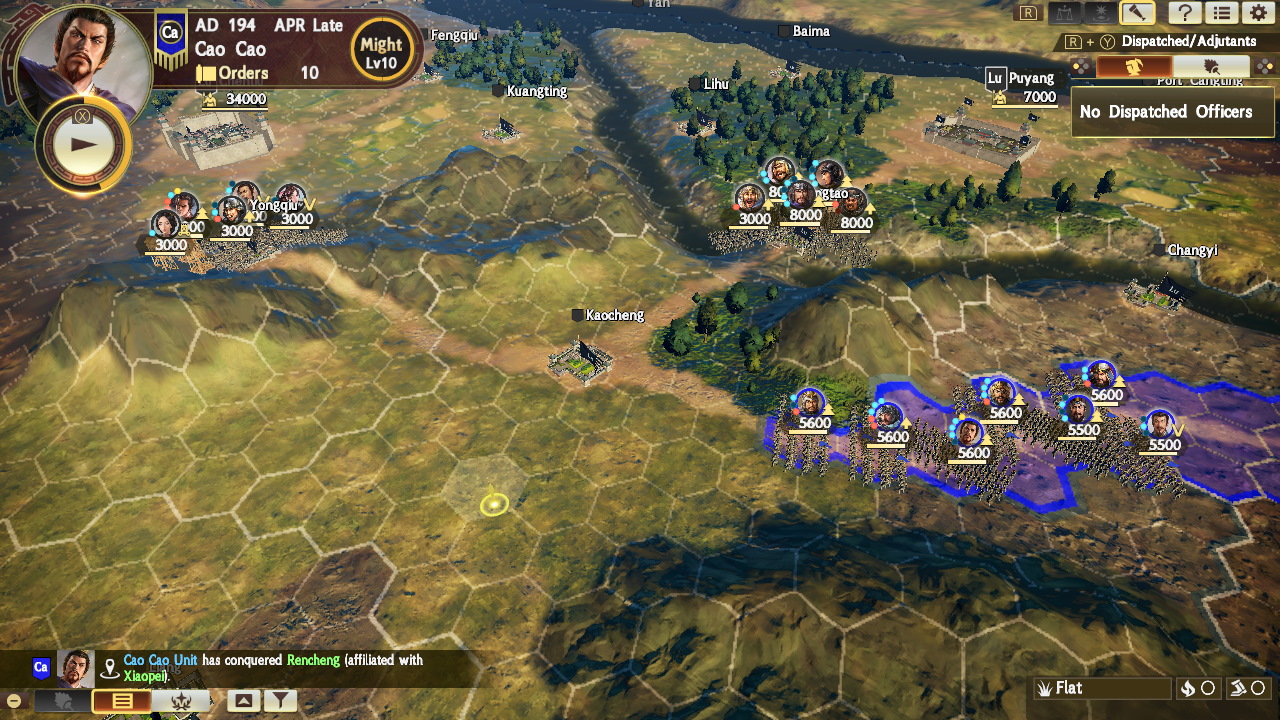Image resolution: width=1280 pixels, height=720 pixels.
Task: Select the war emblem icon in bottom toolbar
Action: click(x=180, y=701)
